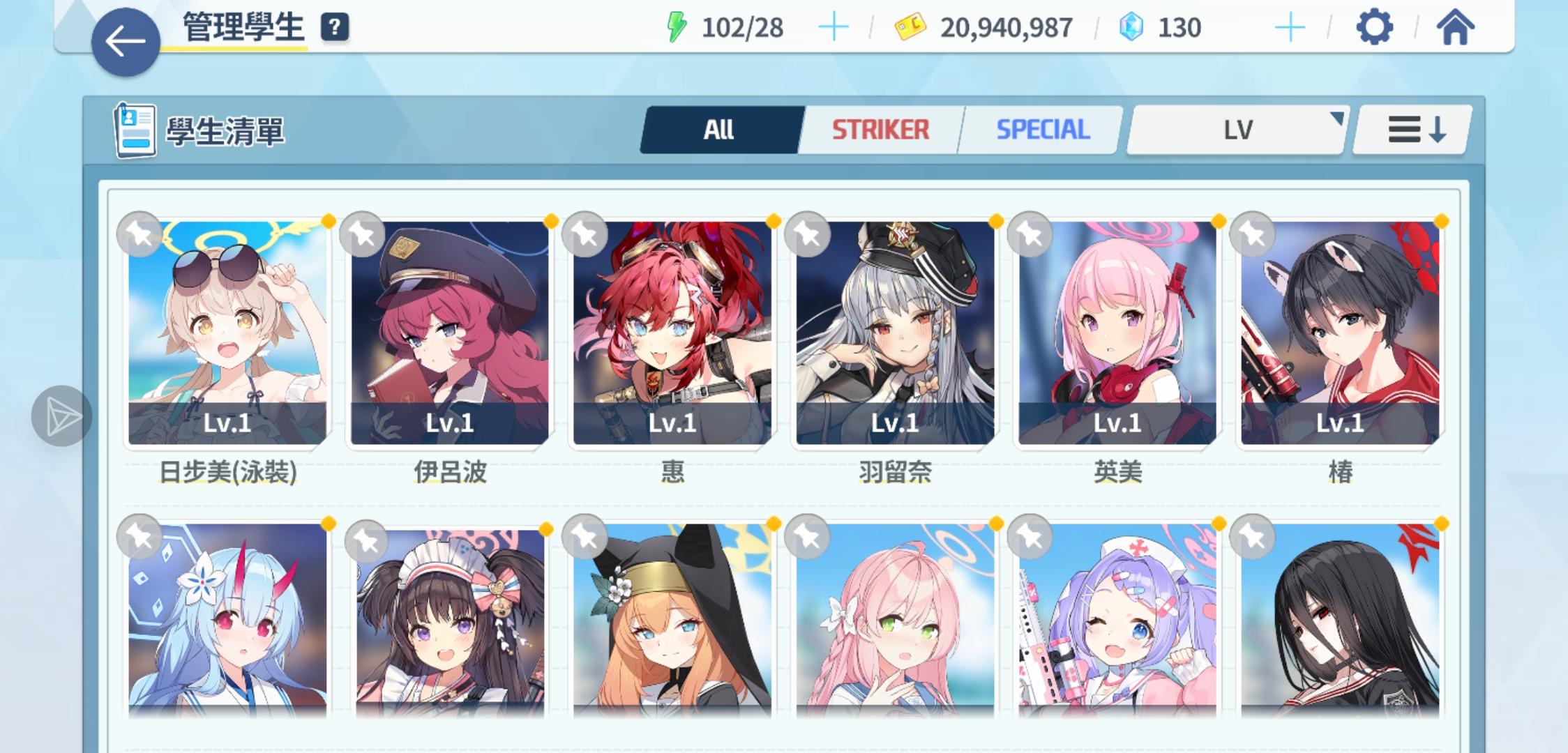Click the plus button beside pyroxene count

[x=1291, y=28]
